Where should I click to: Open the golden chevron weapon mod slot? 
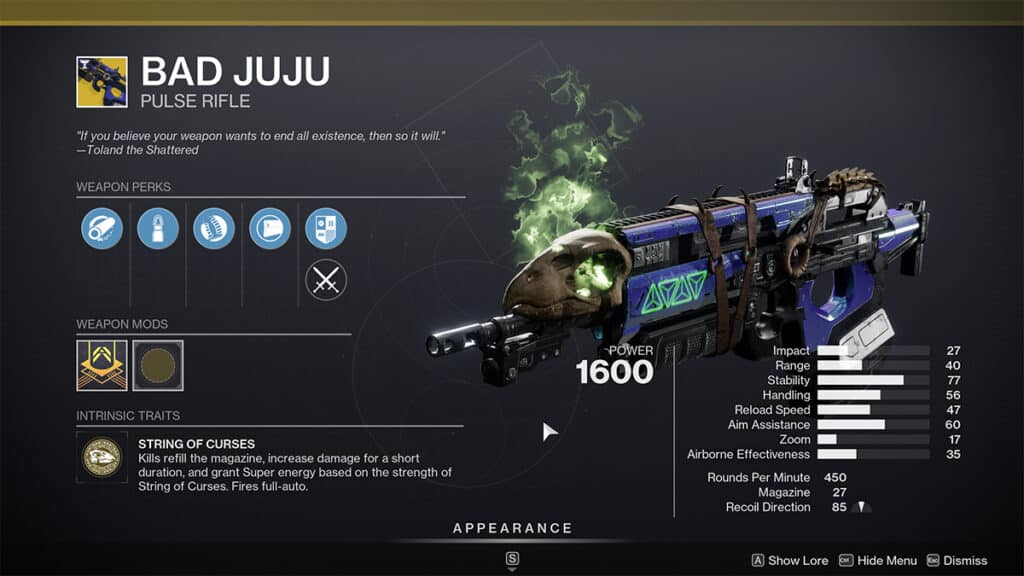[x=102, y=366]
